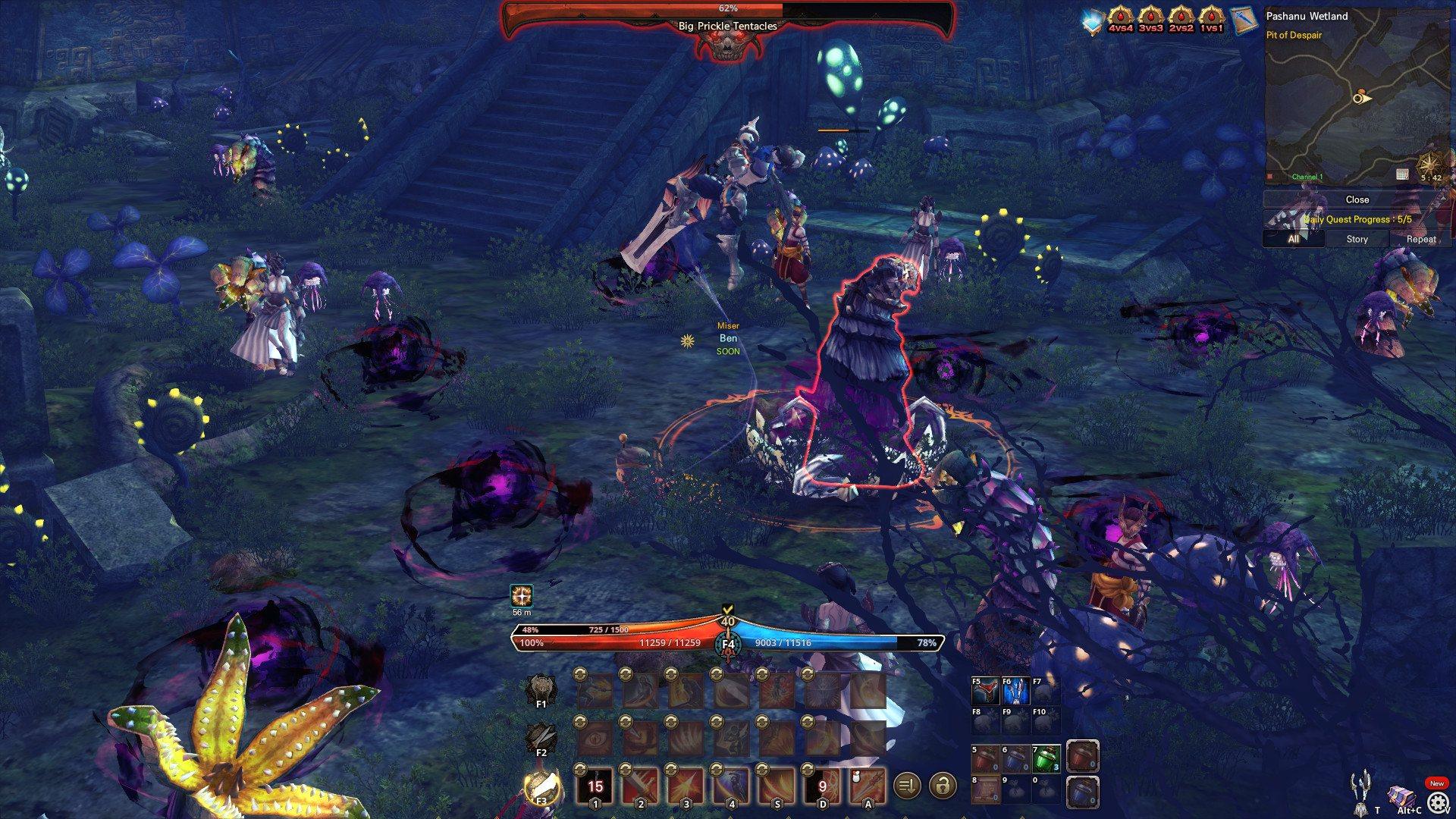Image resolution: width=1456 pixels, height=819 pixels.
Task: Toggle the hotbar lock padlock icon
Action: [x=943, y=787]
